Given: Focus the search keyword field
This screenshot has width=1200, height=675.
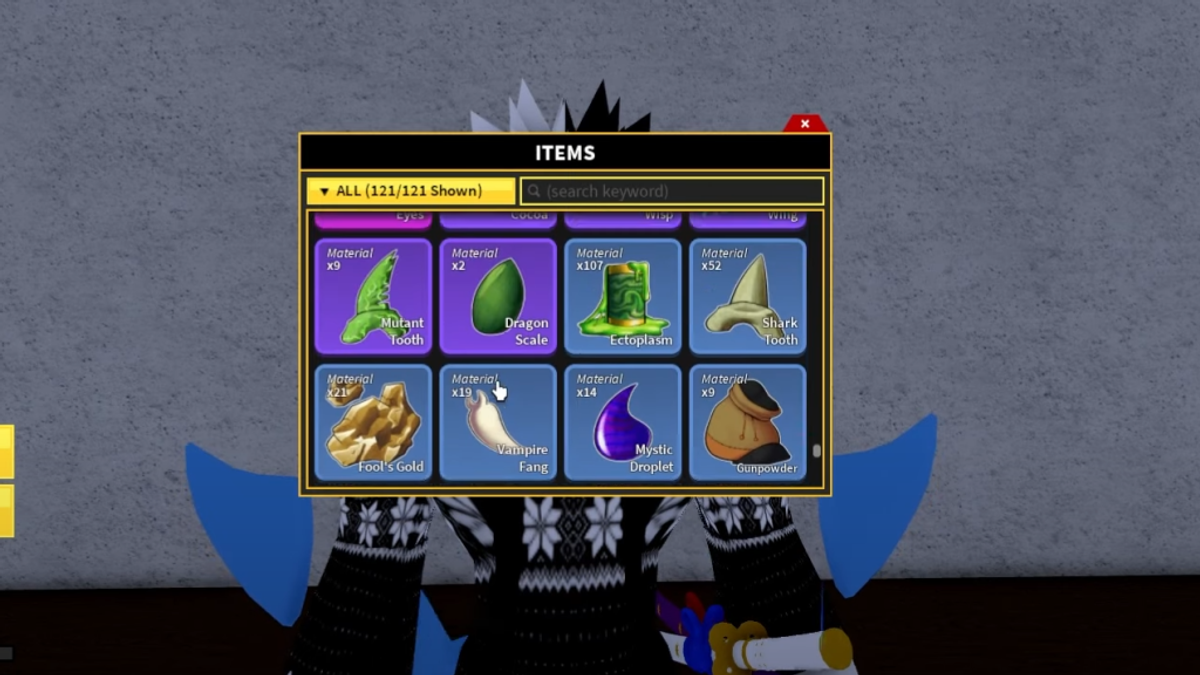Looking at the screenshot, I should 672,191.
